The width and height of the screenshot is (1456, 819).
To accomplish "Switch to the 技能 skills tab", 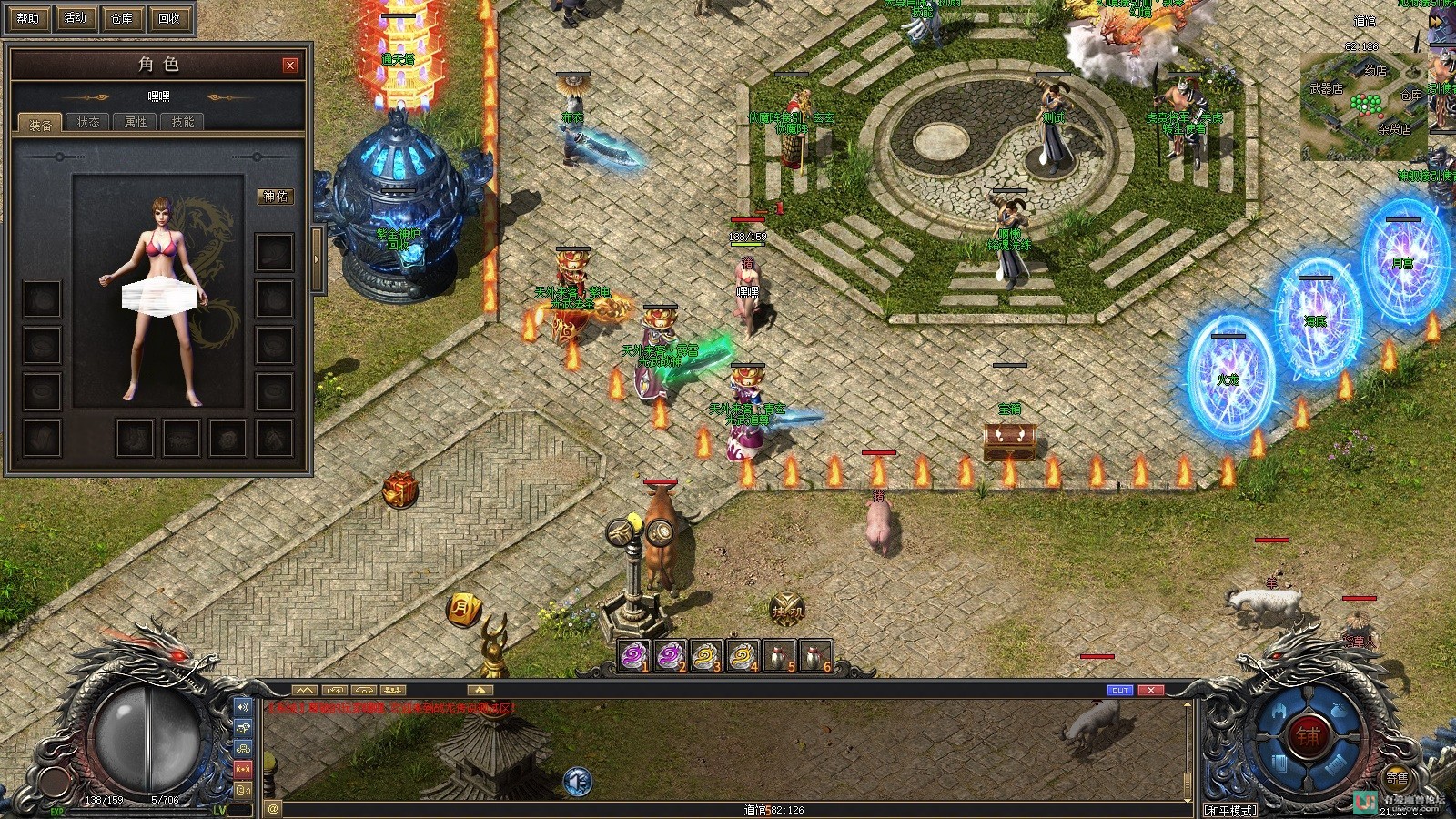I will (183, 122).
